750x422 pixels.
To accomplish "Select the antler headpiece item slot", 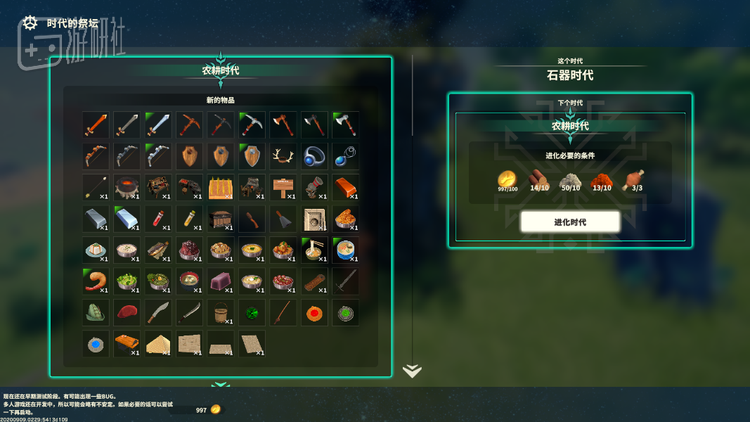I will click(x=283, y=155).
